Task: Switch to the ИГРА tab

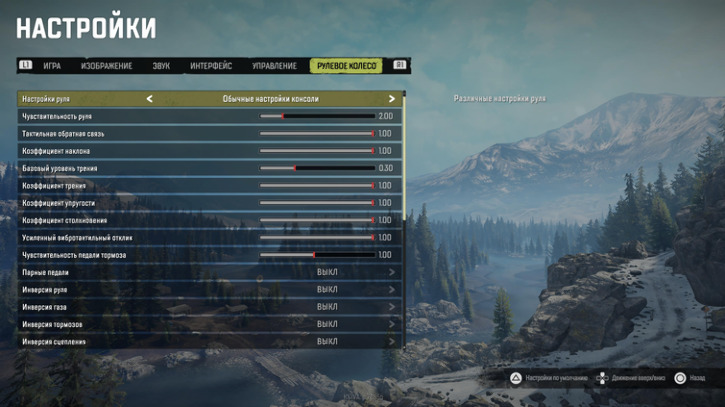Action: point(52,66)
